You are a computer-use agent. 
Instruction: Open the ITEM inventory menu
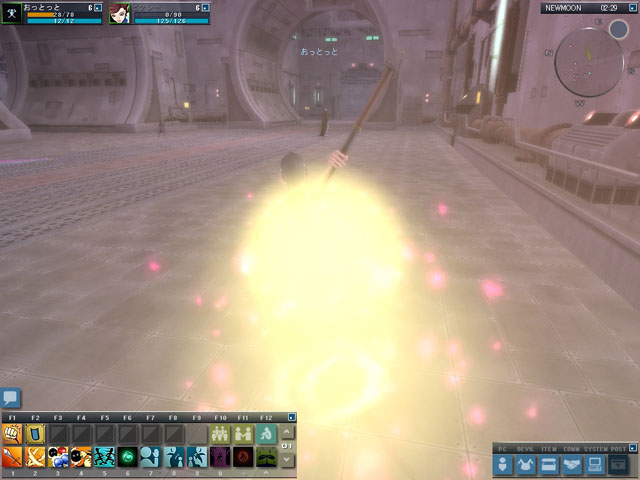(x=548, y=464)
